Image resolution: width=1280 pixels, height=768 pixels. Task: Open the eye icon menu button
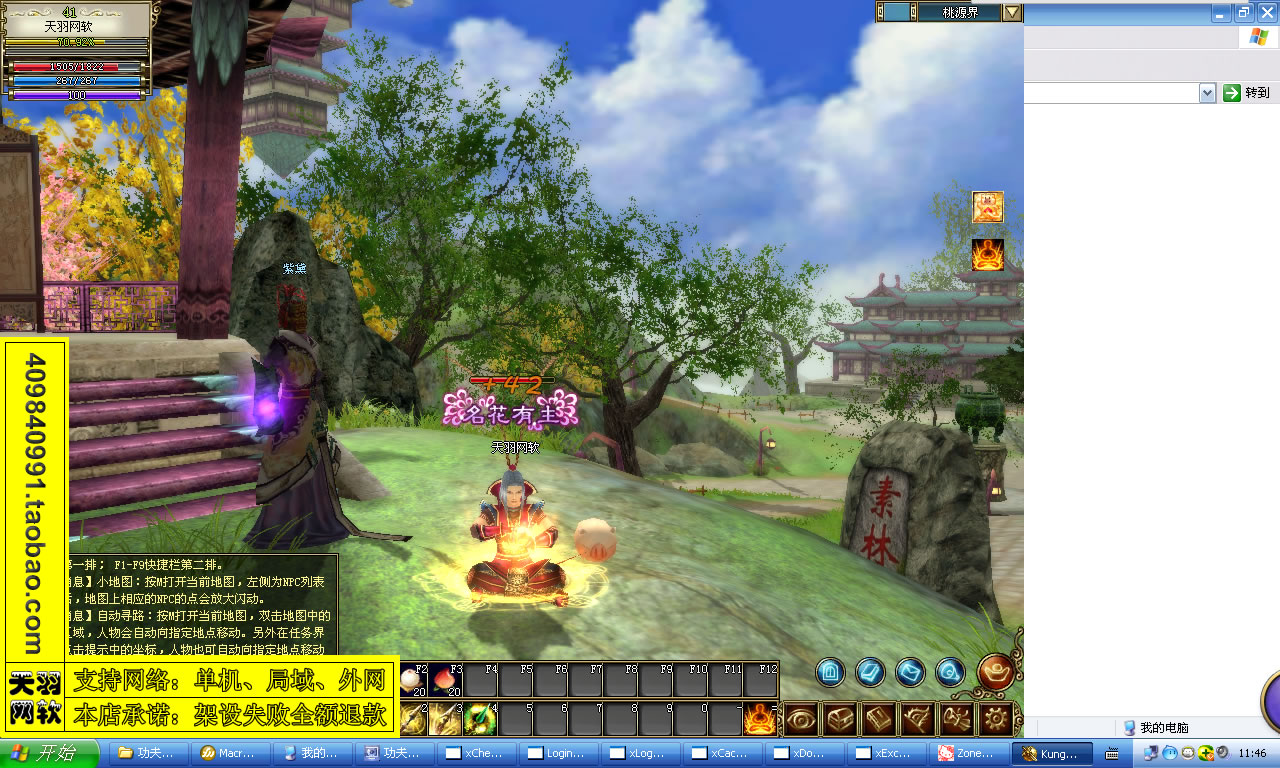[x=801, y=718]
